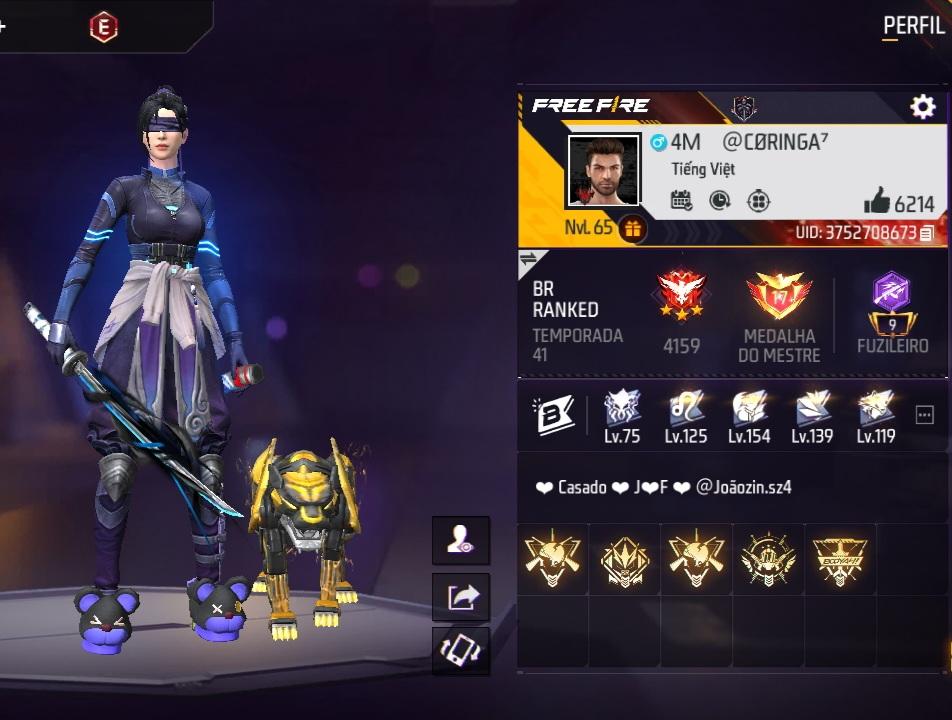Open the Medalha do Mestre badge

tap(778, 298)
